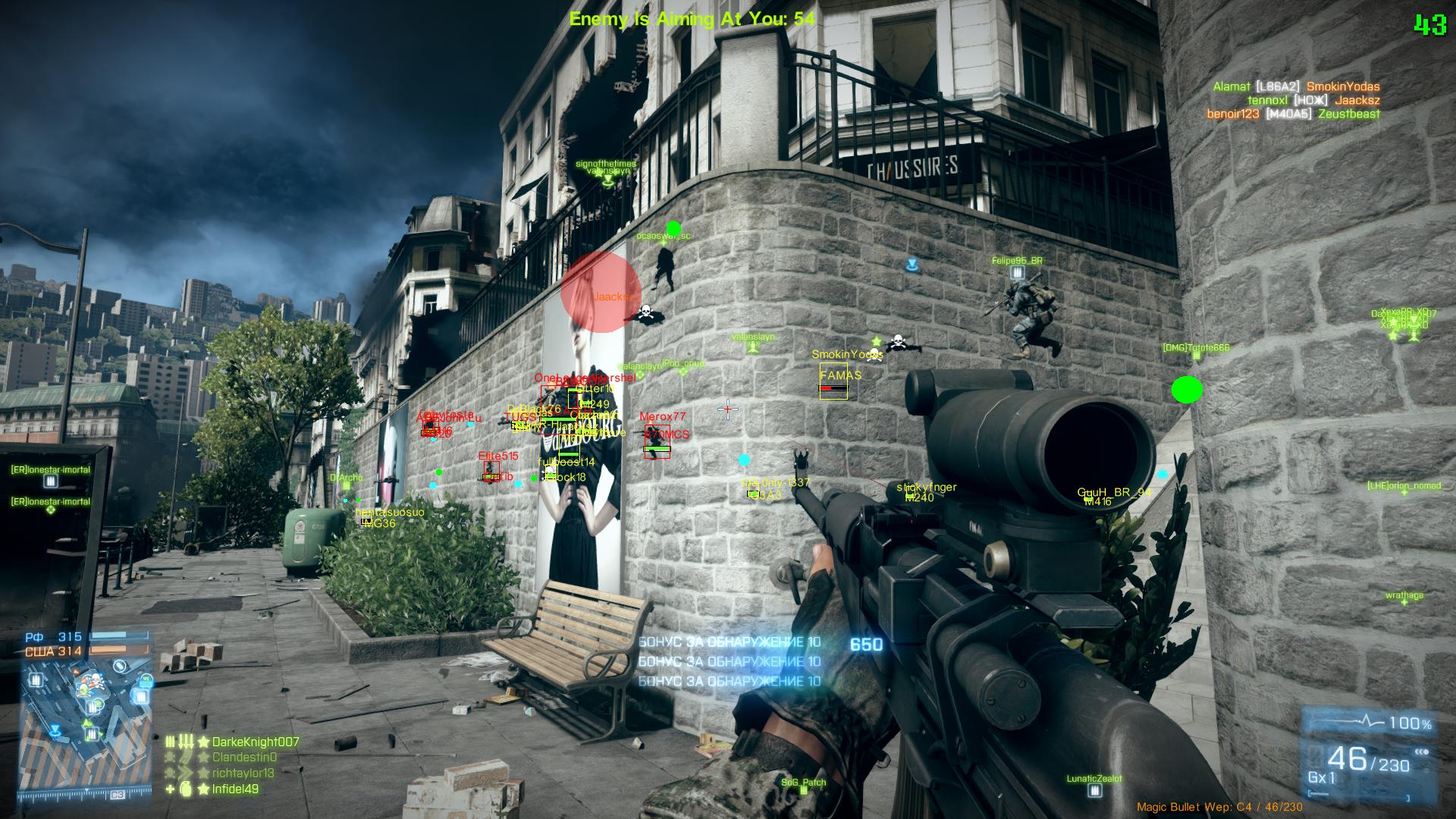Choose richtaylor13 in the squad list
The width and height of the screenshot is (1456, 819).
[x=243, y=773]
